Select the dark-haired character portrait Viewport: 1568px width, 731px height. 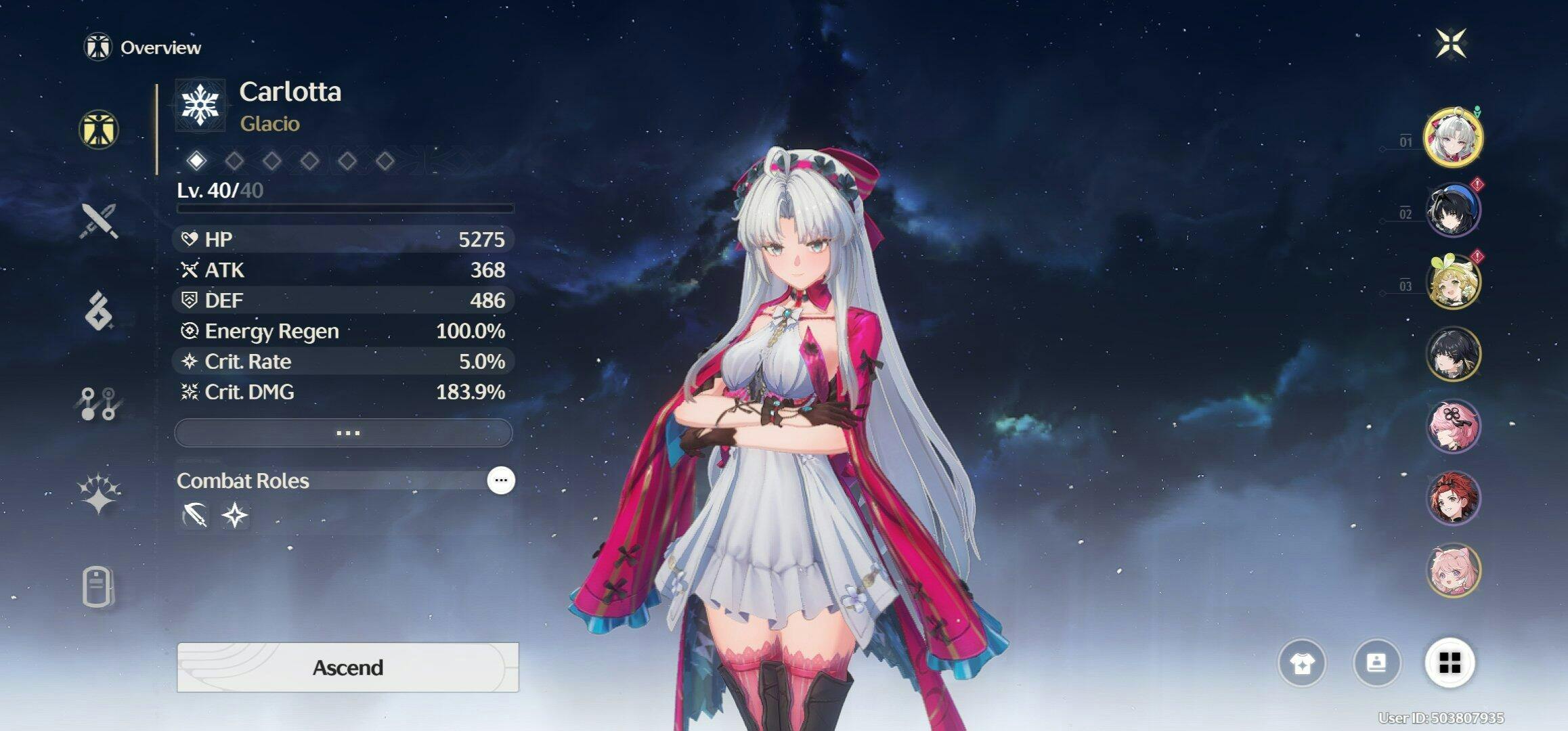(x=1453, y=354)
